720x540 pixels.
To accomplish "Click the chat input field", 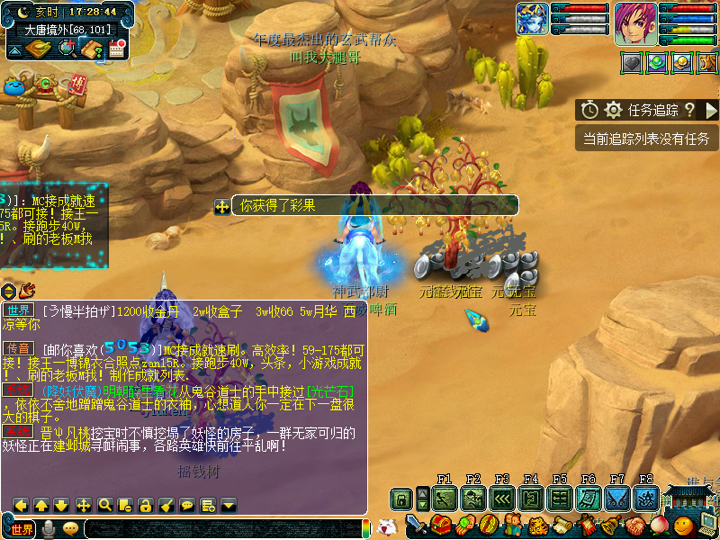I will click(x=220, y=529).
